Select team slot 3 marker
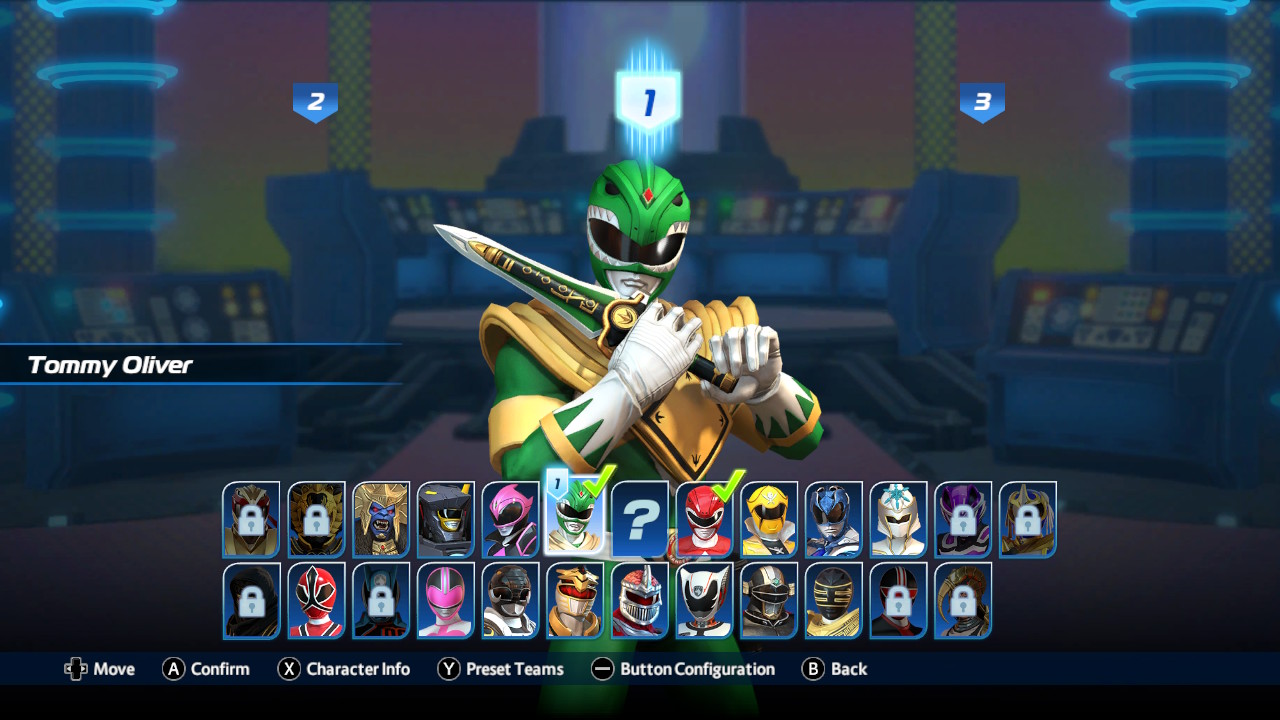1280x720 pixels. 982,102
